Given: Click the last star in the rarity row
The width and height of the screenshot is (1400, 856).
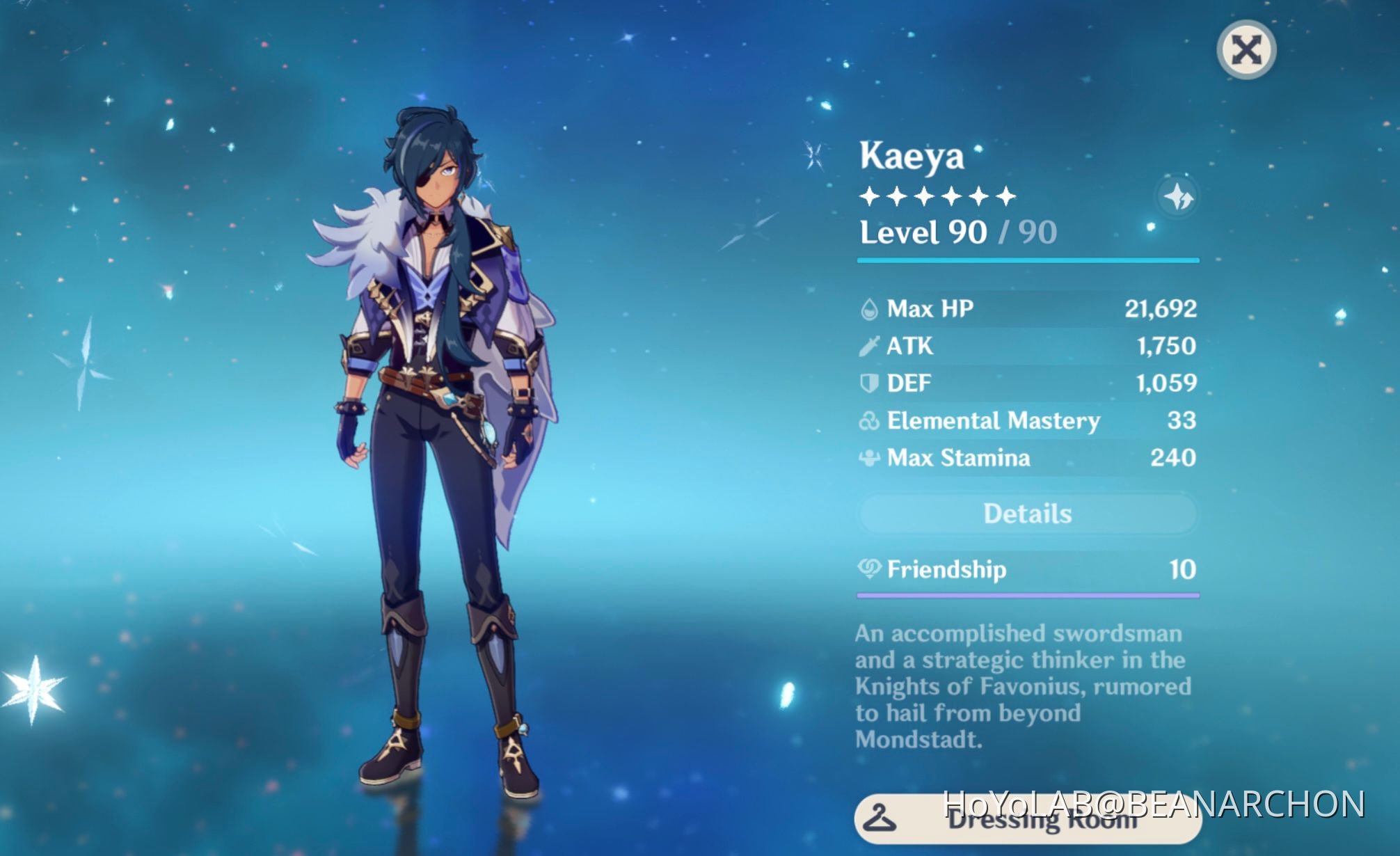Looking at the screenshot, I should point(1008,196).
